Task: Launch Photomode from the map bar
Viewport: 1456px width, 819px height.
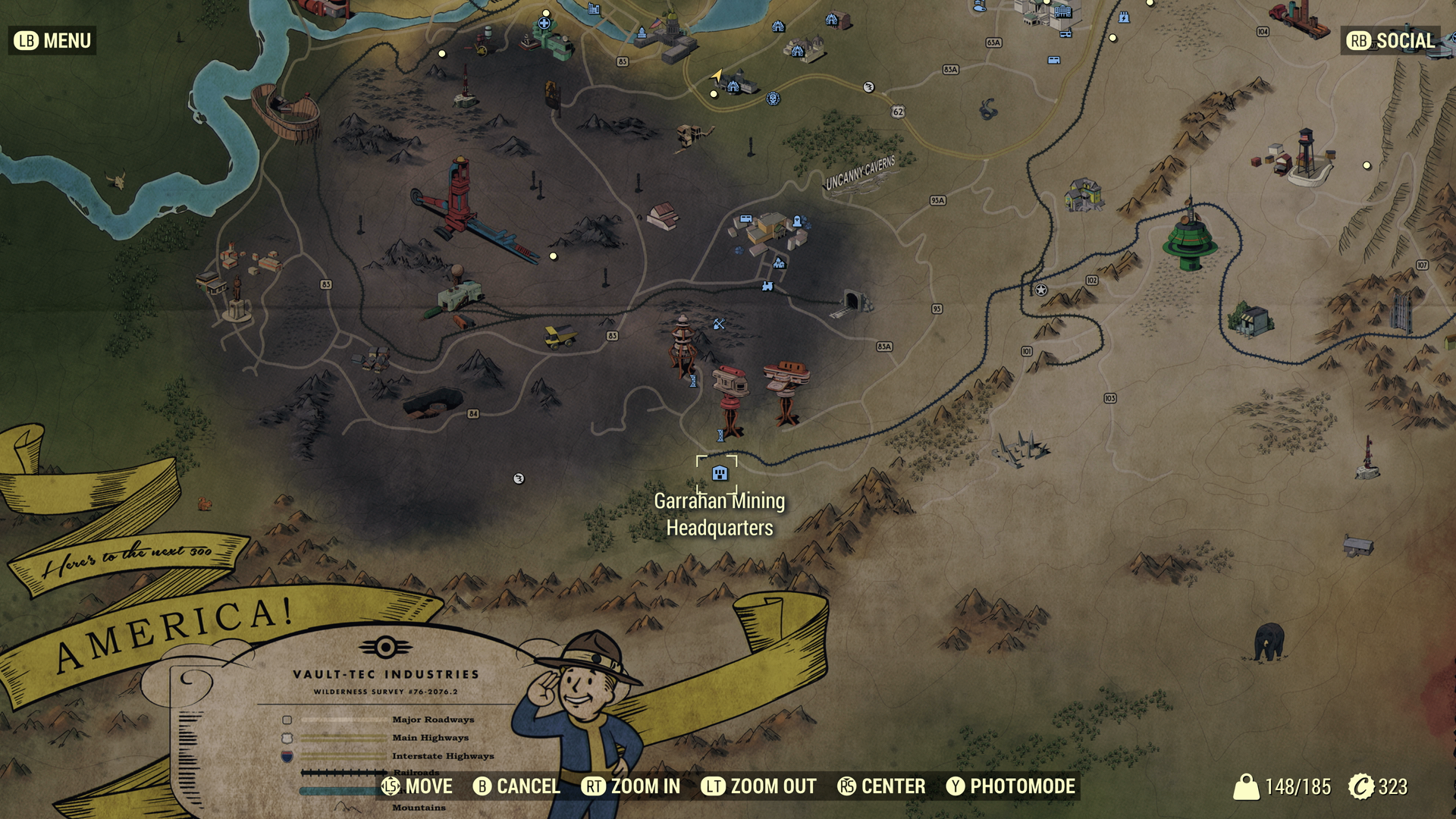Action: (x=1011, y=786)
